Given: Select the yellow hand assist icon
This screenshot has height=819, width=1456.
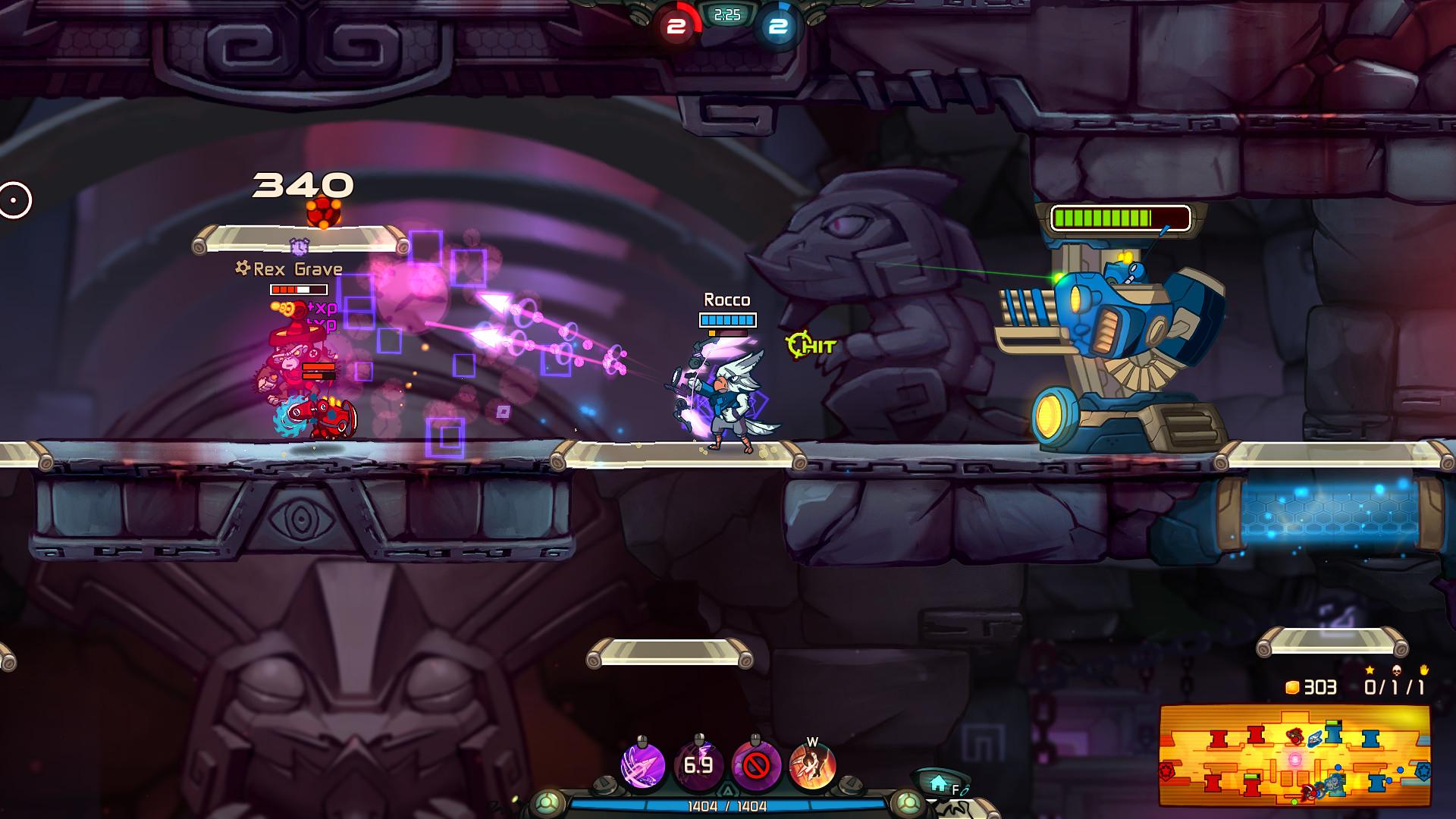Looking at the screenshot, I should click(1424, 670).
